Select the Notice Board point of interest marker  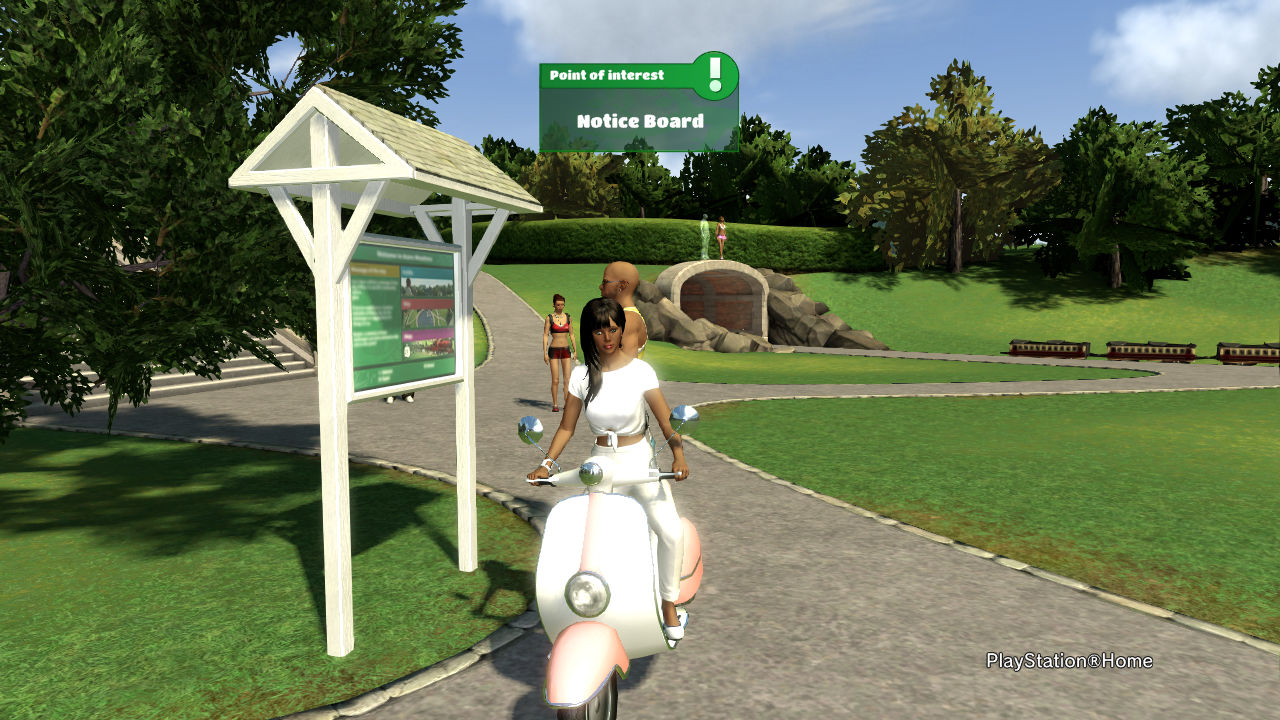639,109
